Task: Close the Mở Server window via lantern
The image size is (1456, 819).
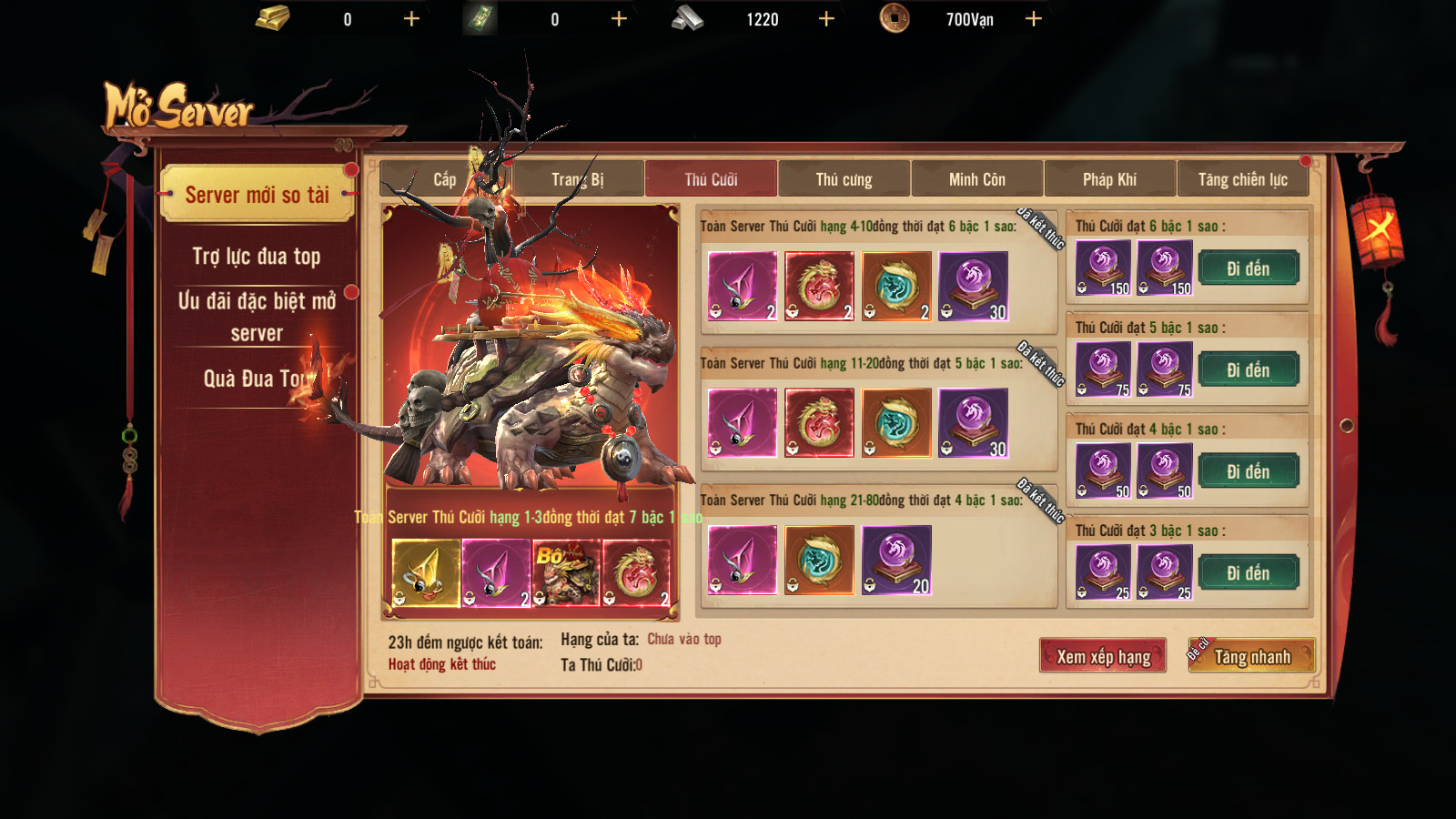Action: coord(1378,227)
